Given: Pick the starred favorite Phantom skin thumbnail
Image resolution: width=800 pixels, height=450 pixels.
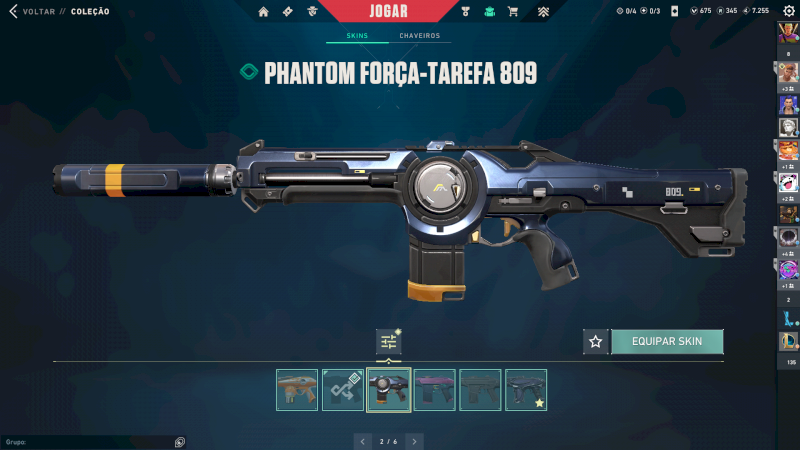Looking at the screenshot, I should pyautogui.click(x=526, y=390).
